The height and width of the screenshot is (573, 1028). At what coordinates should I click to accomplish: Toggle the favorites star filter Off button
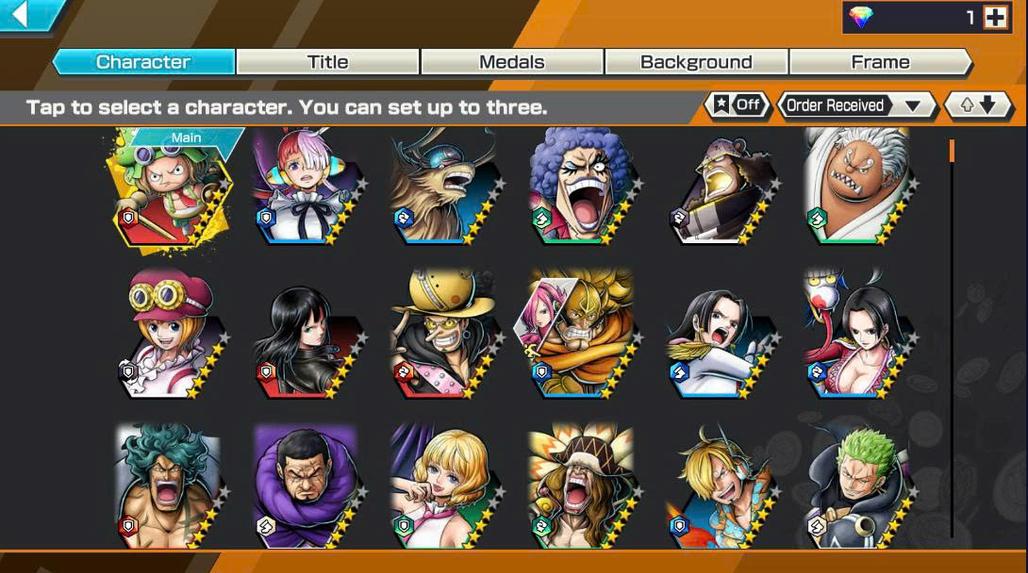point(738,105)
